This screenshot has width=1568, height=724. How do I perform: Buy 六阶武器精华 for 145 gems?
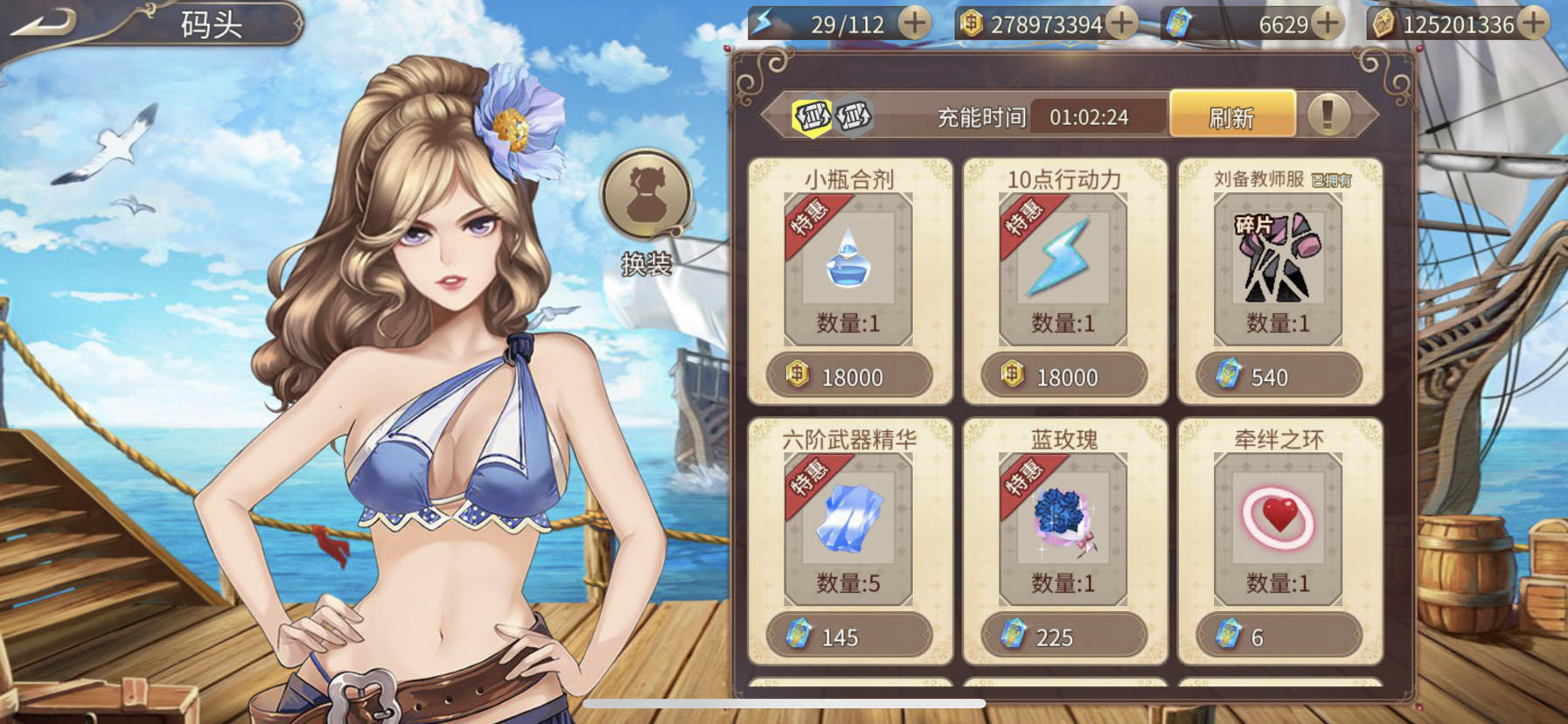849,636
